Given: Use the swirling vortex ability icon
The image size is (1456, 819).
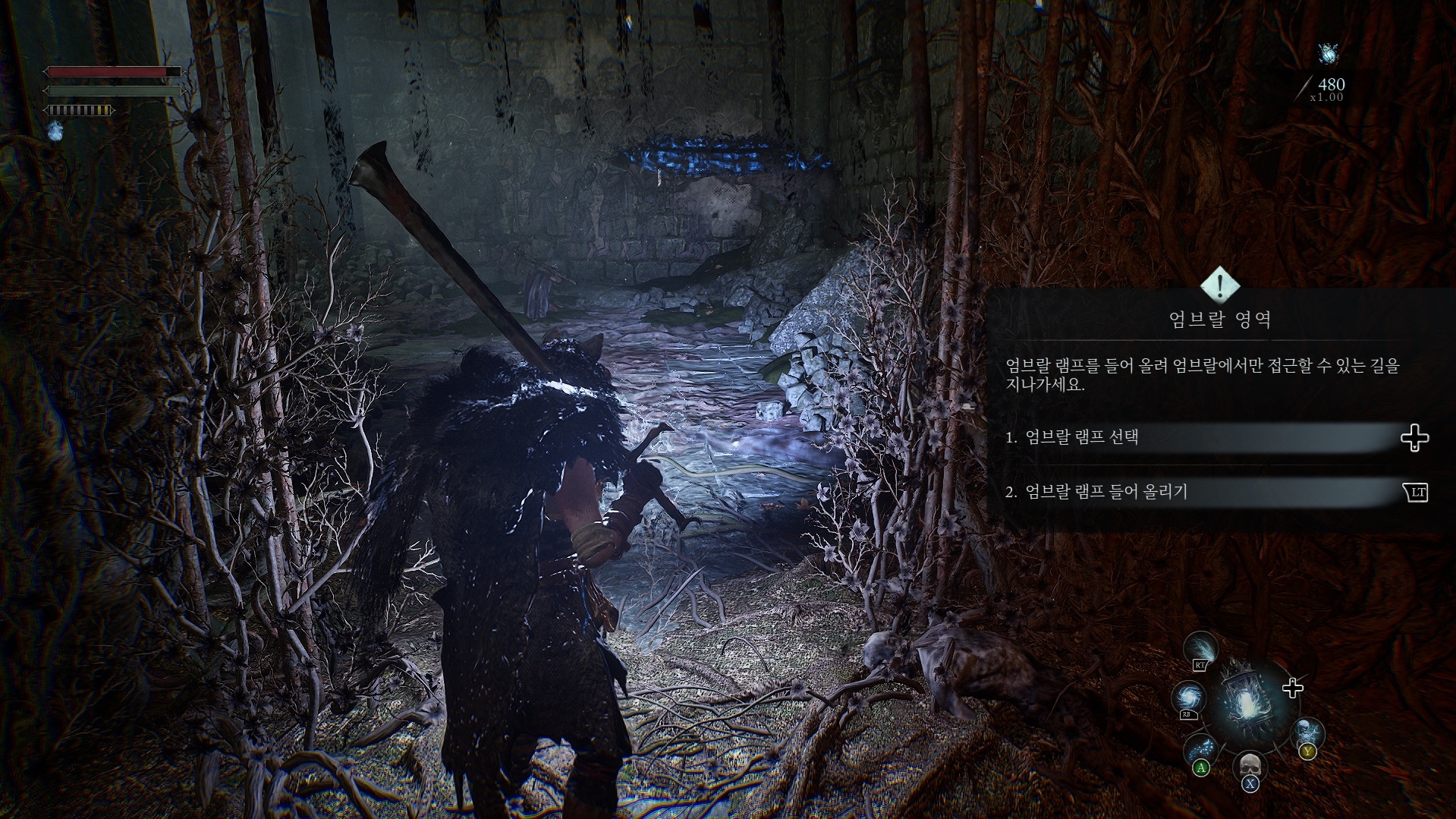Looking at the screenshot, I should tap(1187, 698).
